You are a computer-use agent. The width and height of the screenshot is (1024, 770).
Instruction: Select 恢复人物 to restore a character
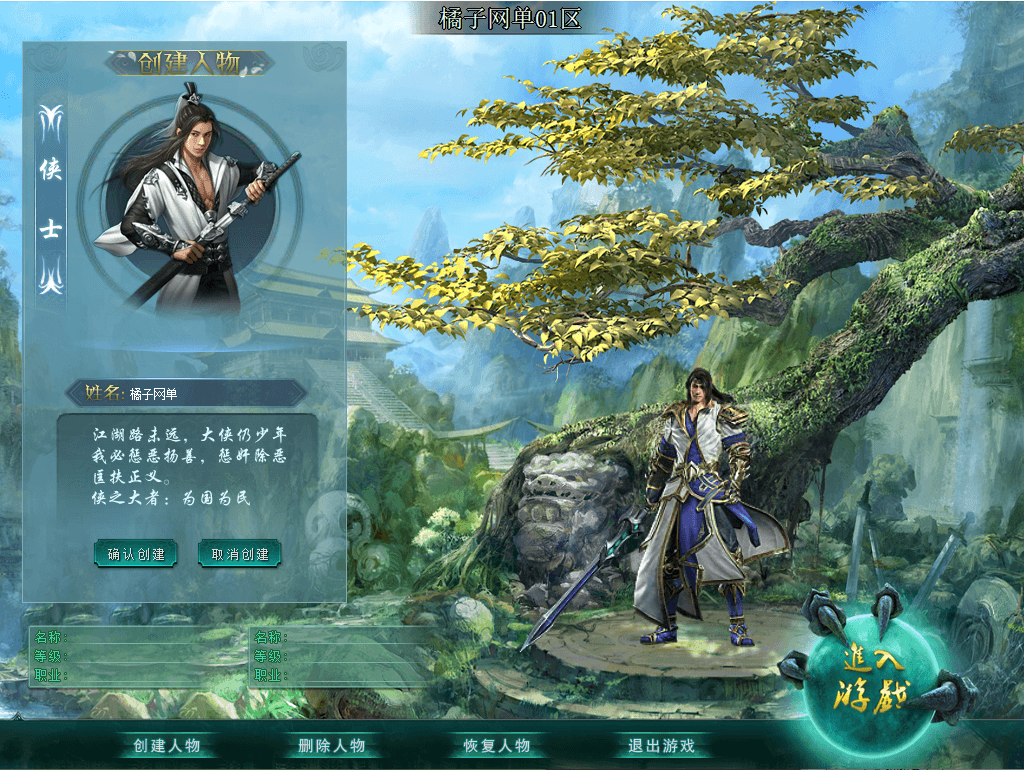click(497, 746)
